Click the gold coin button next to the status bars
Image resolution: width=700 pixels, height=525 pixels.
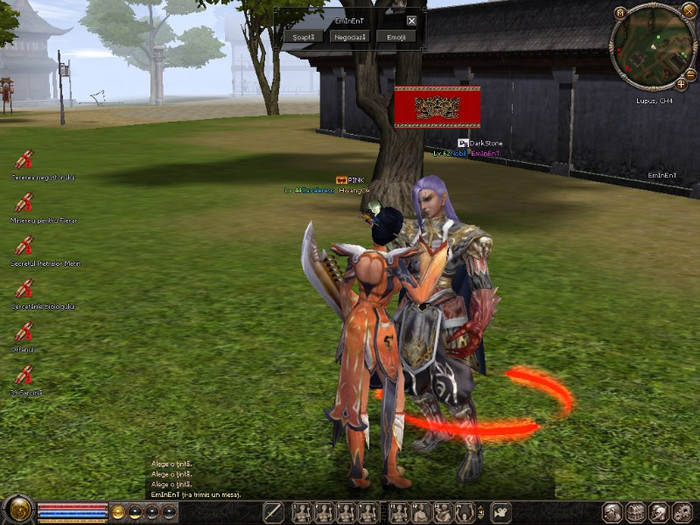[118, 512]
